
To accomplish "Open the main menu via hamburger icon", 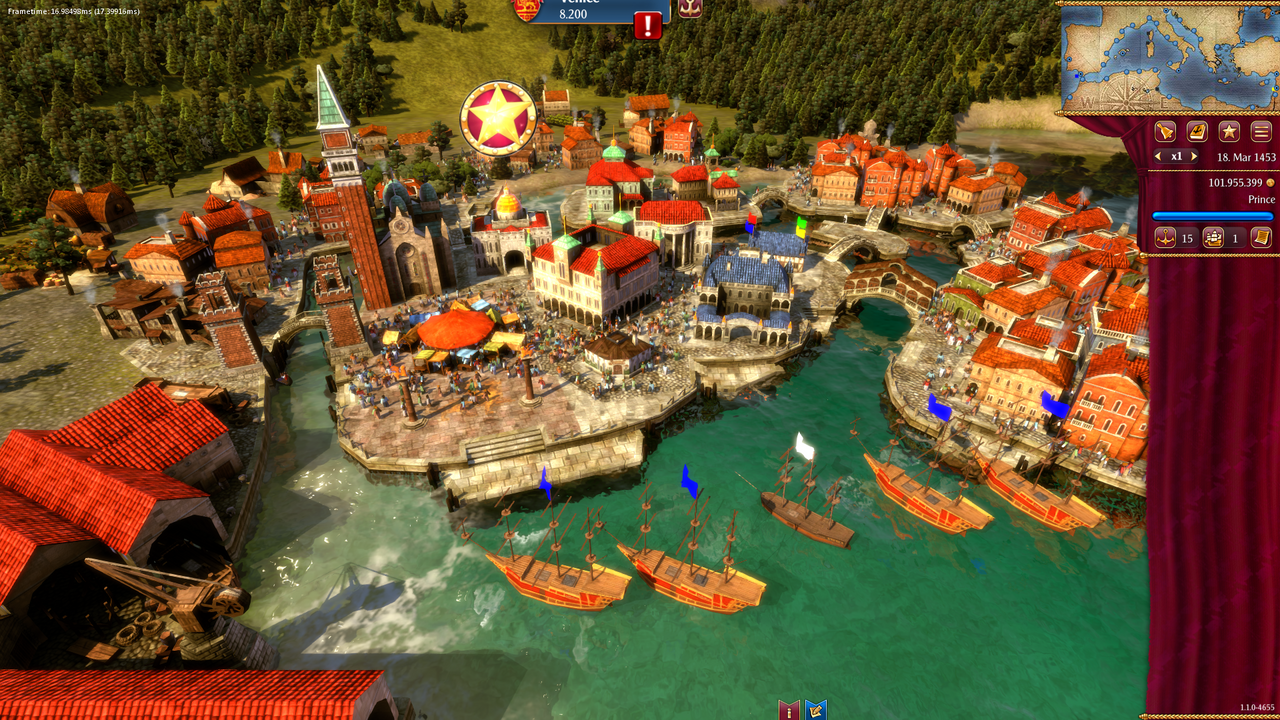I will pos(1259,131).
